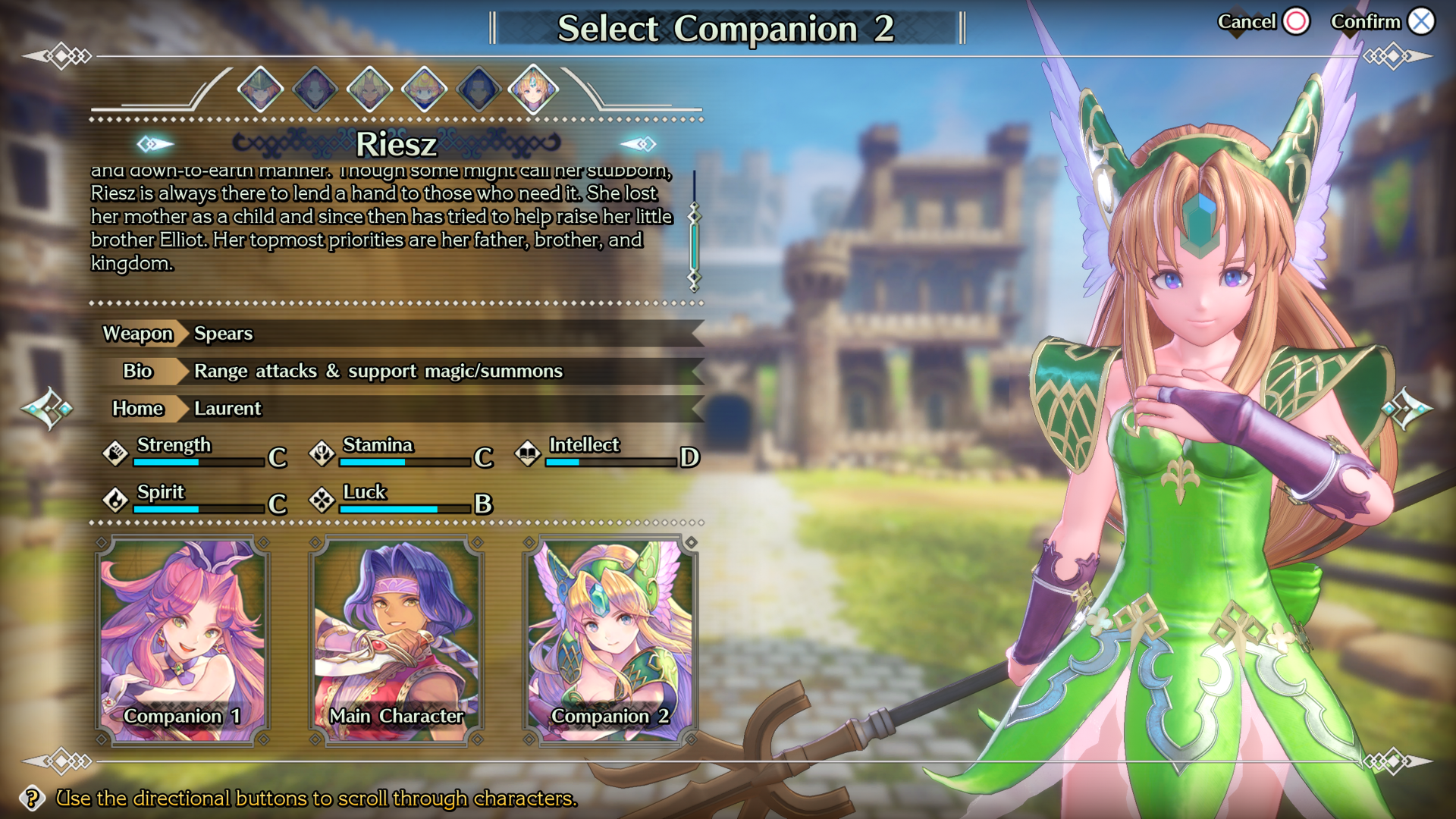Select Charlotte's portrait at the top
The width and height of the screenshot is (1456, 819).
[423, 89]
